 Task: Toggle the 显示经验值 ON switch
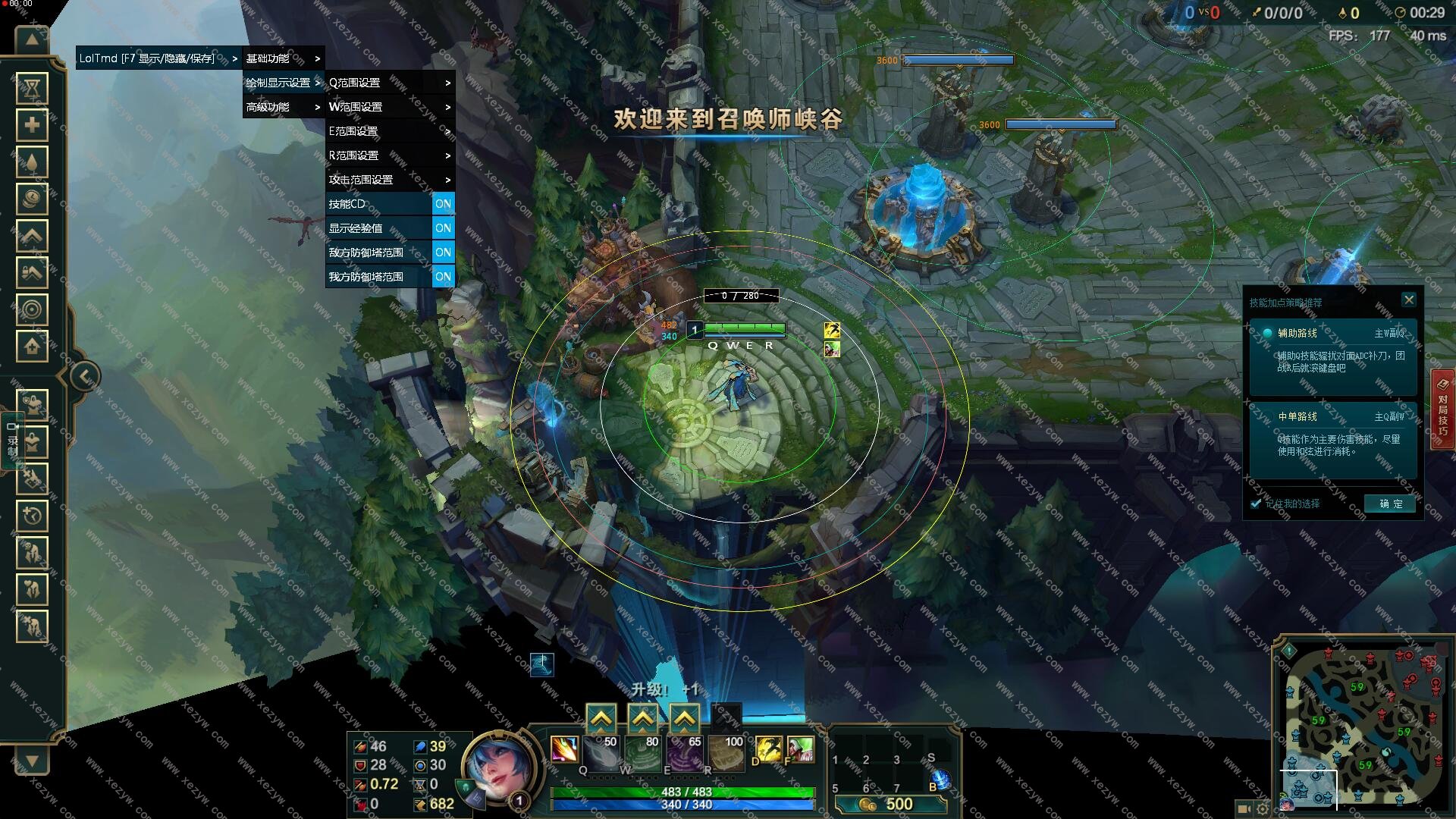(x=443, y=228)
